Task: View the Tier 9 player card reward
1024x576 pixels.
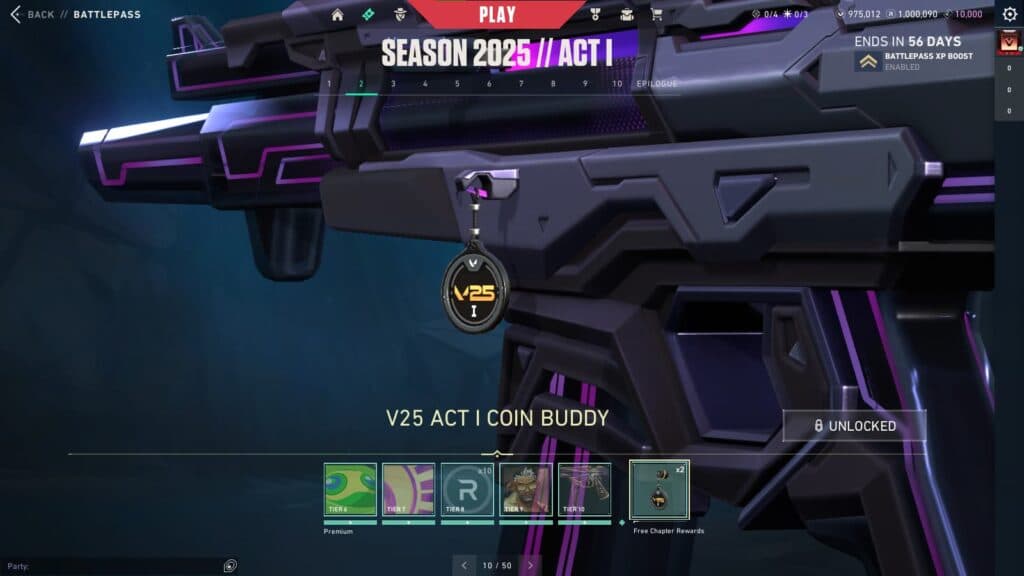Action: click(525, 489)
